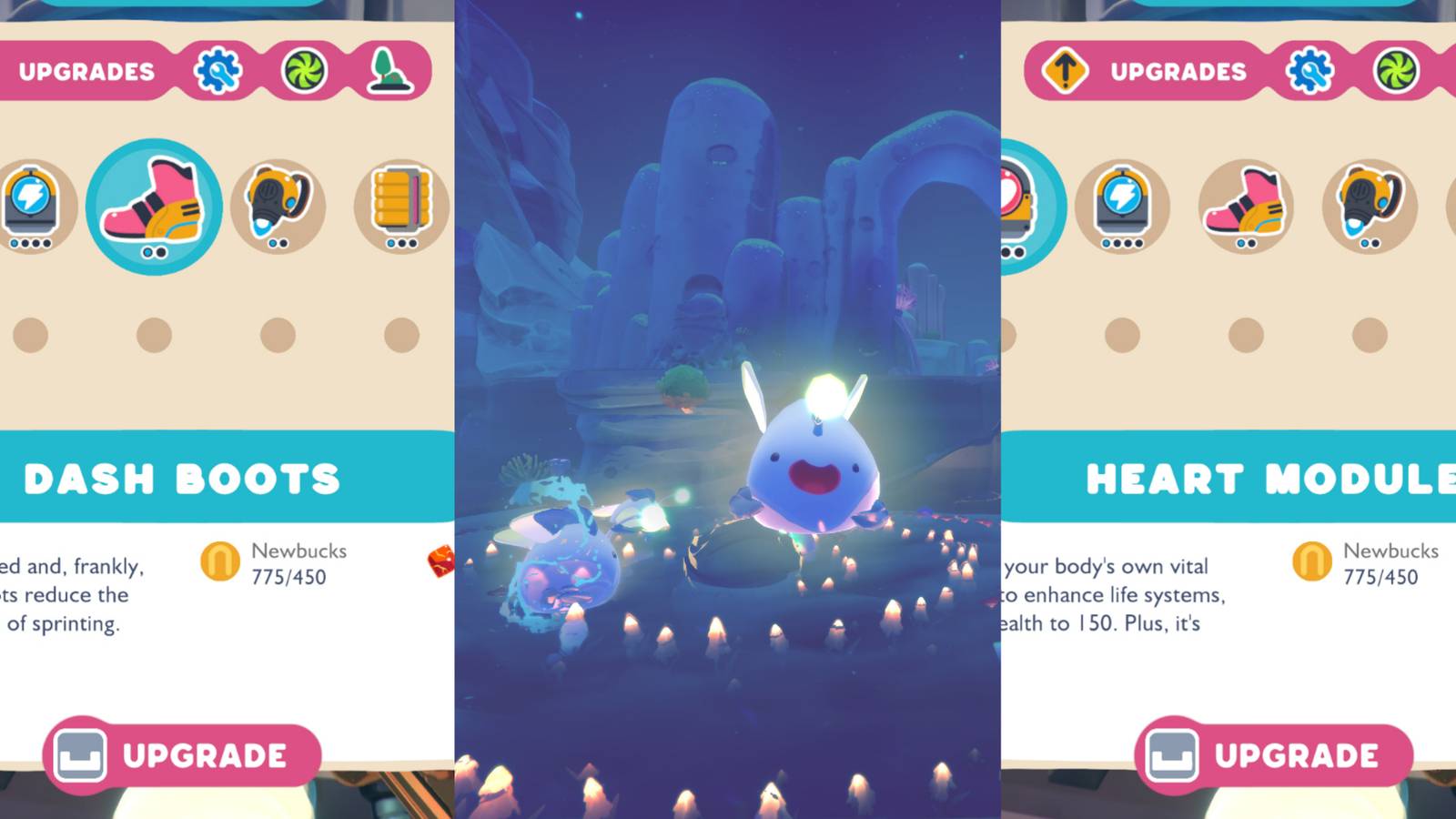Click the yellow arrow Upgrades sign icon
Screen dimensions: 1456x819
click(1067, 70)
